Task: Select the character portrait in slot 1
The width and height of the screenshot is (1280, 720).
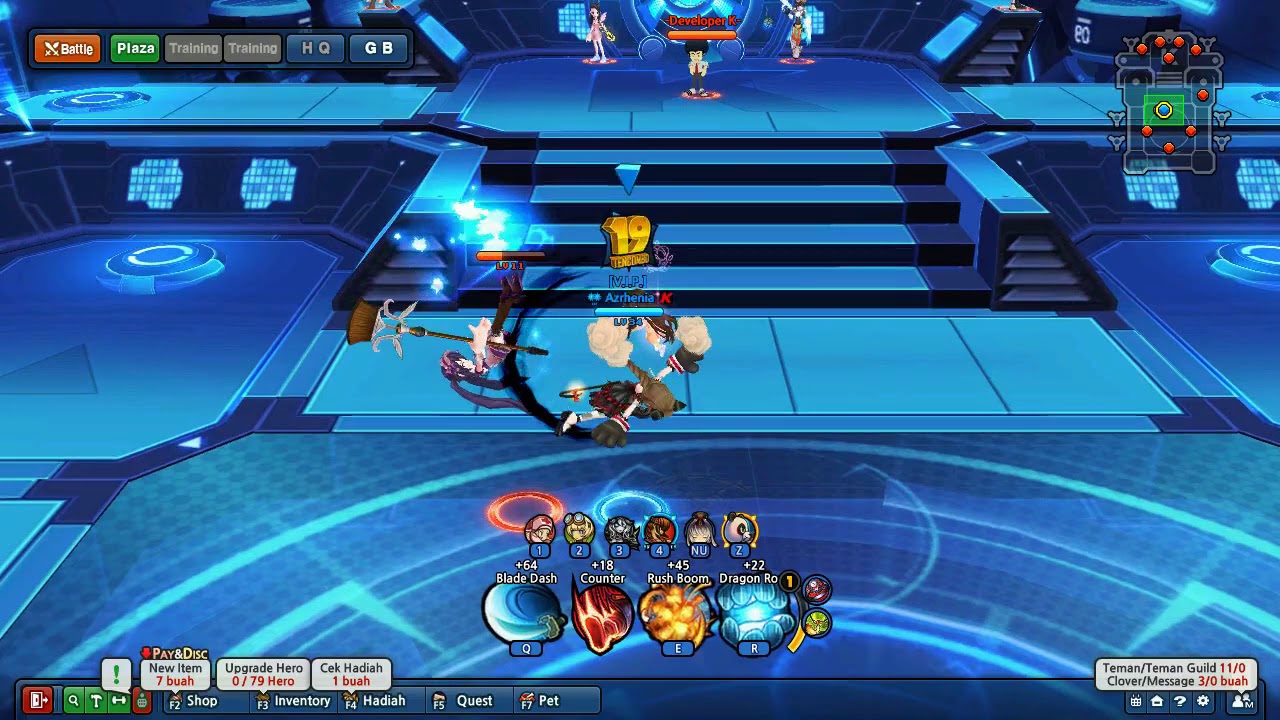Action: [x=538, y=530]
